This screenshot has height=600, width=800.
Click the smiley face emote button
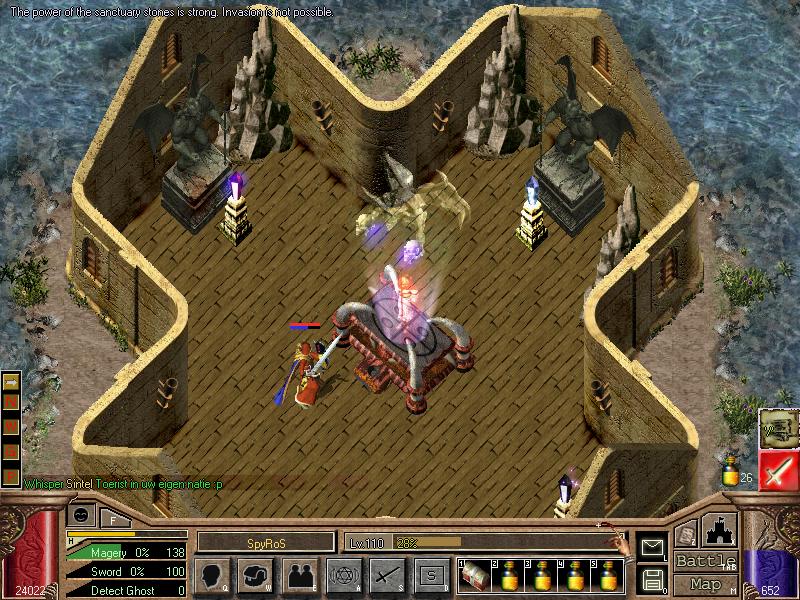(x=82, y=514)
